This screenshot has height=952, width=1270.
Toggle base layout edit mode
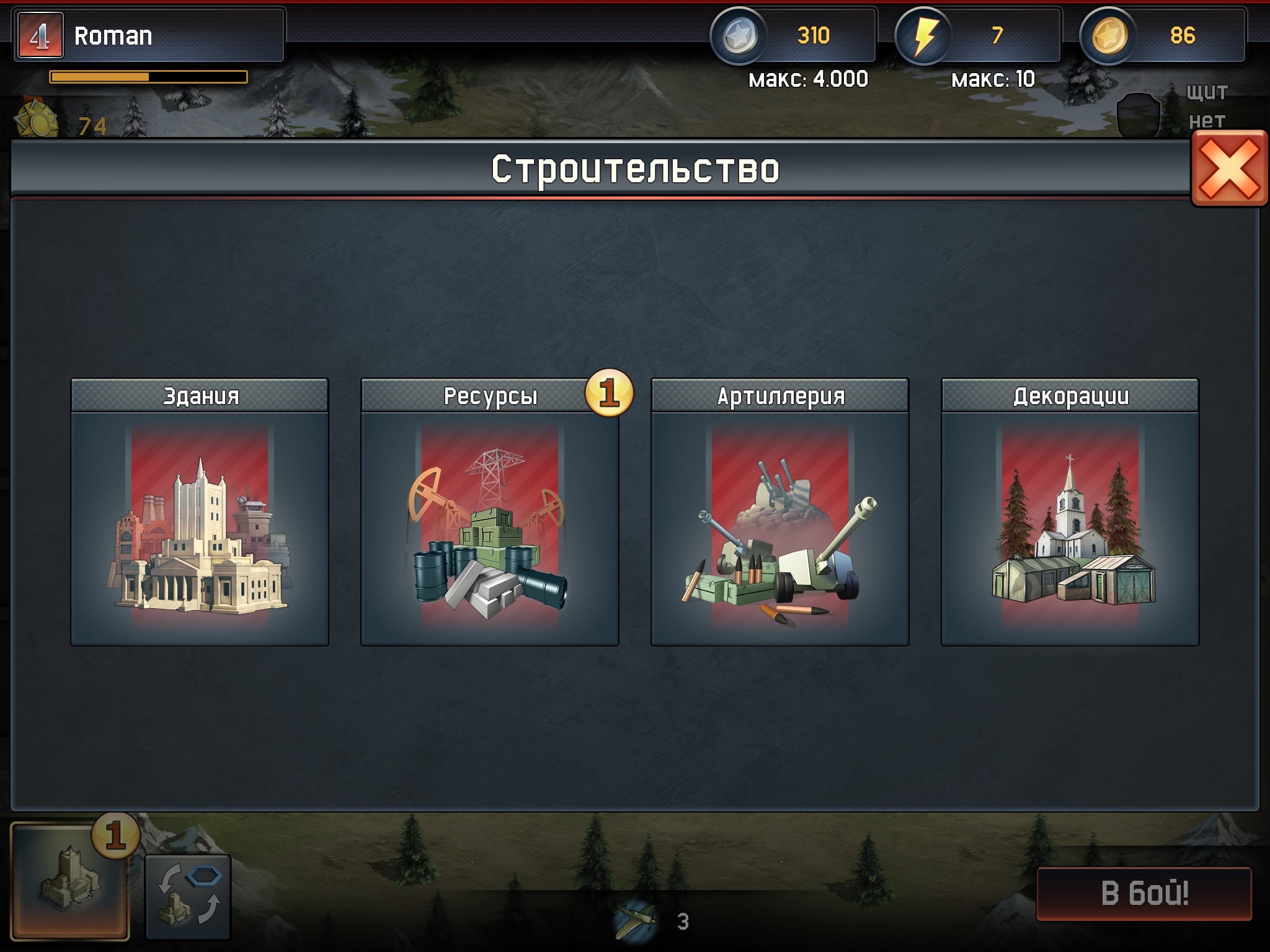188,897
